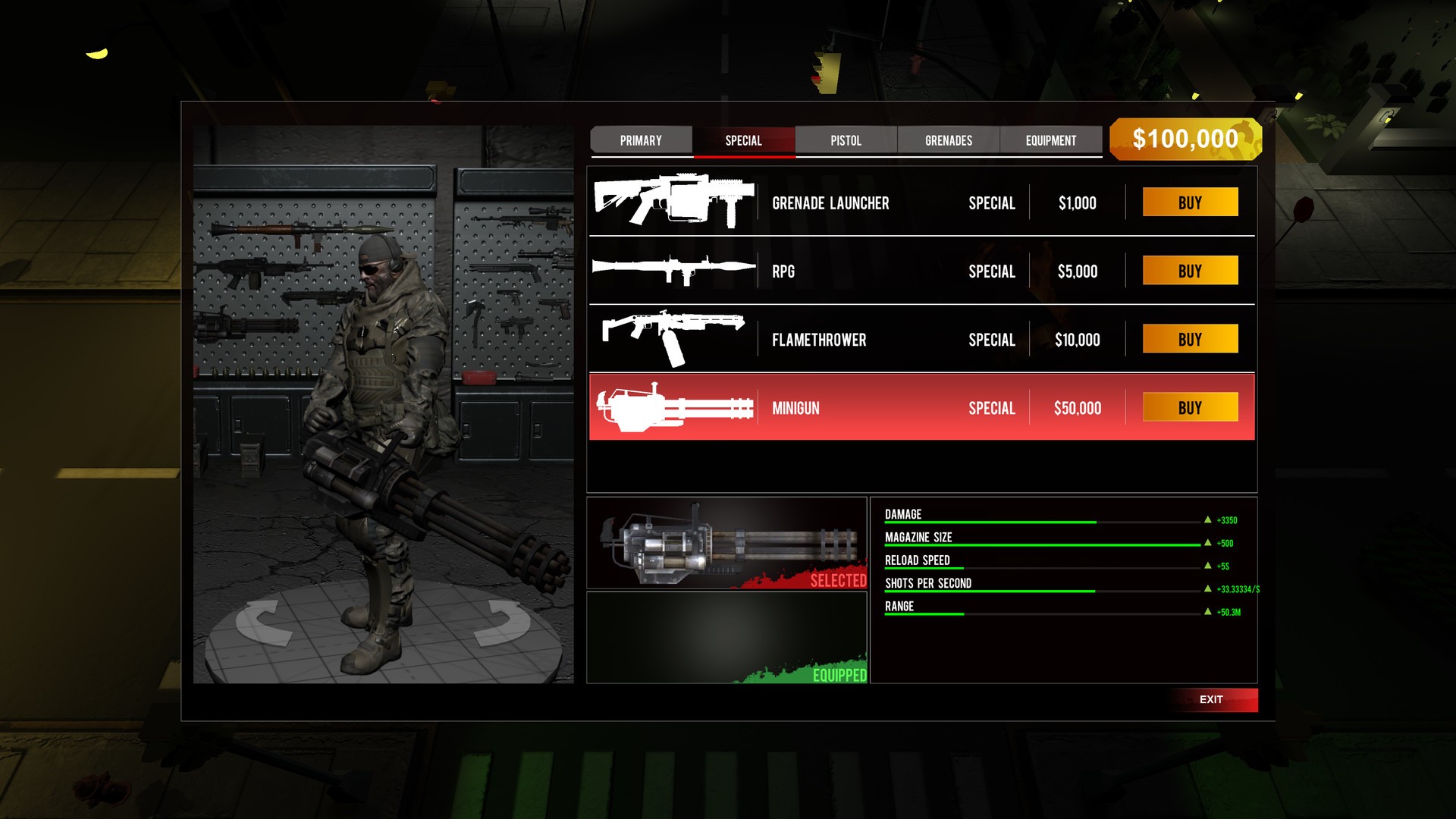Click the minigun preview image marked SELECTED

click(726, 542)
